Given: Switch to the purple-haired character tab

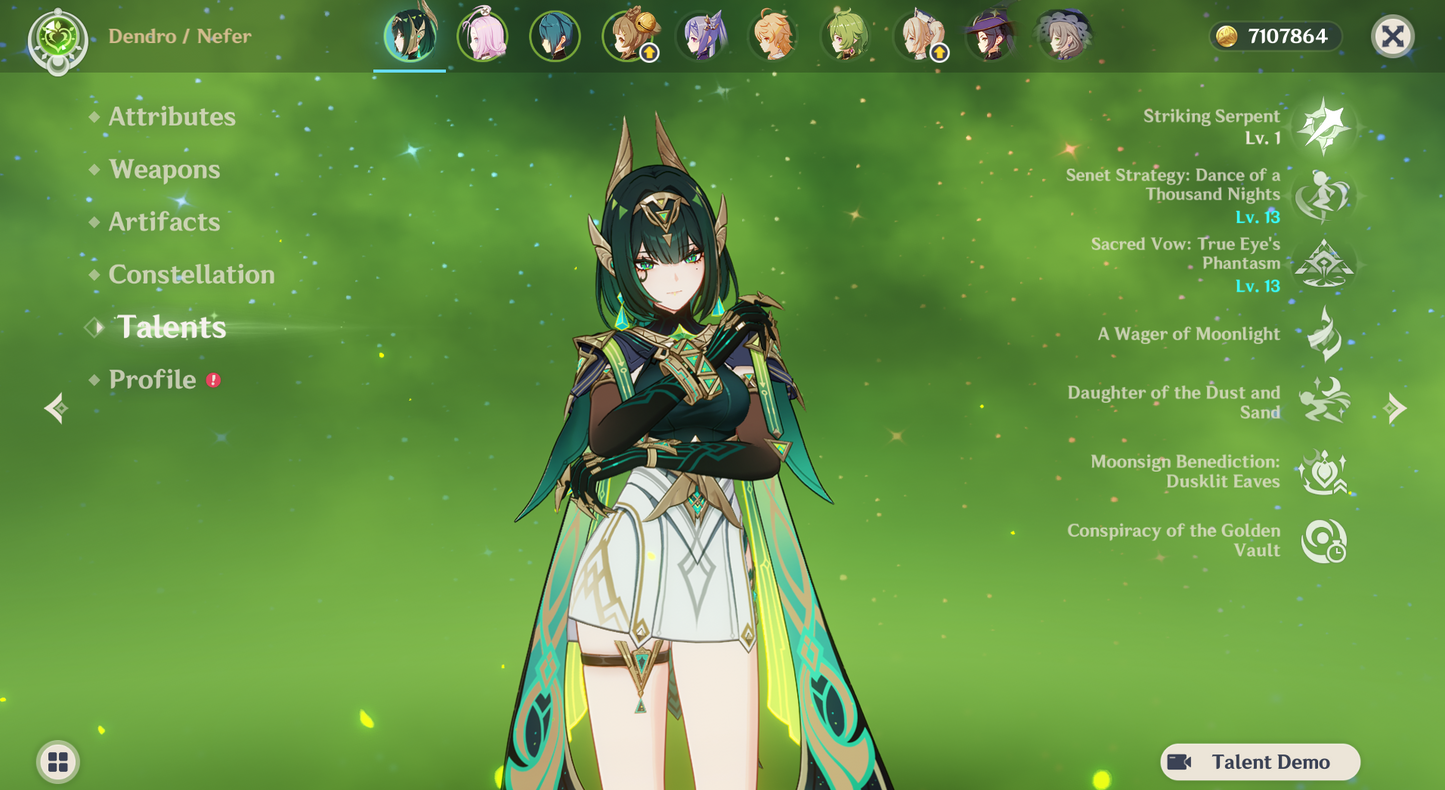Looking at the screenshot, I should (703, 35).
